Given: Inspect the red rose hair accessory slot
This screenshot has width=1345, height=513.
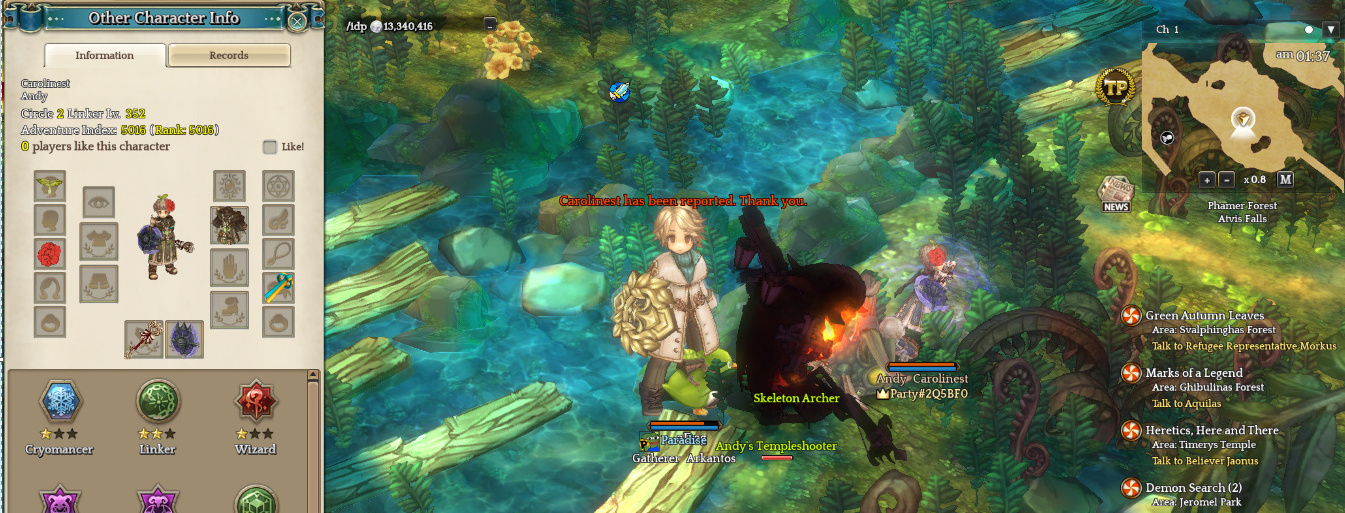Looking at the screenshot, I should click(50, 253).
